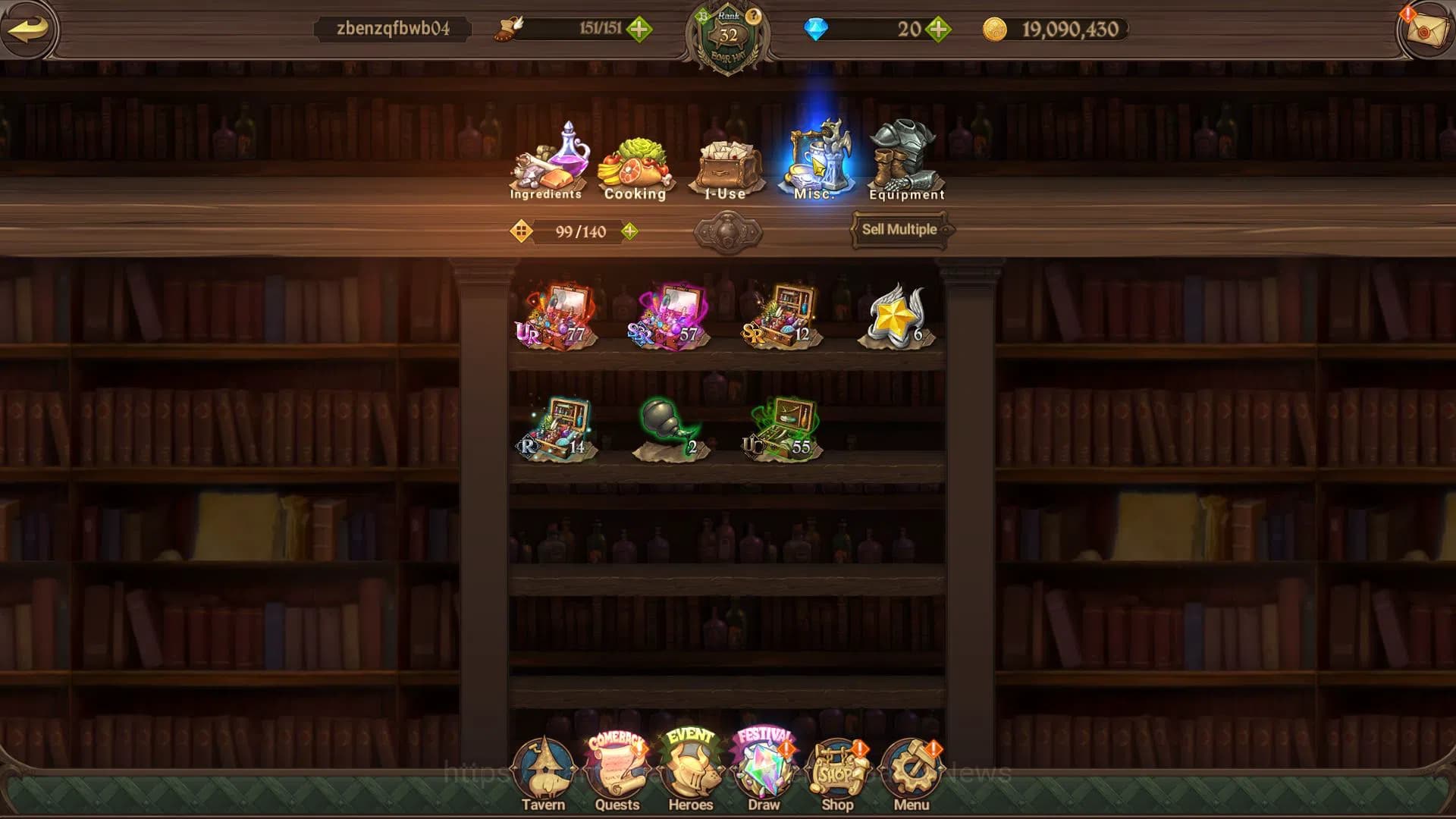Go back with the arrow button
Screen dimensions: 1456x819
point(29,29)
